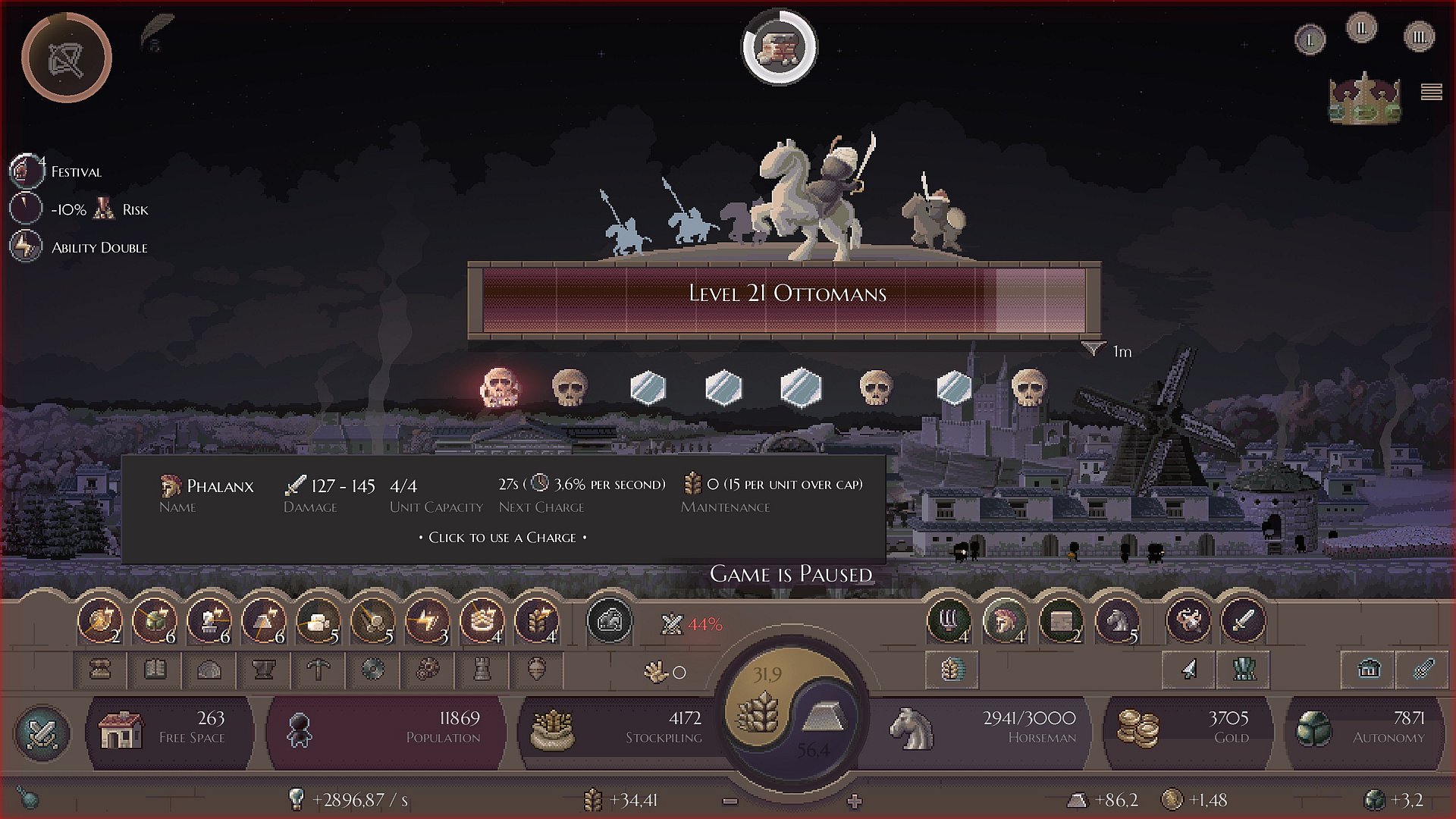Activate the horse head cavalry ability
Screen dimensions: 1456x819
[x=1116, y=622]
